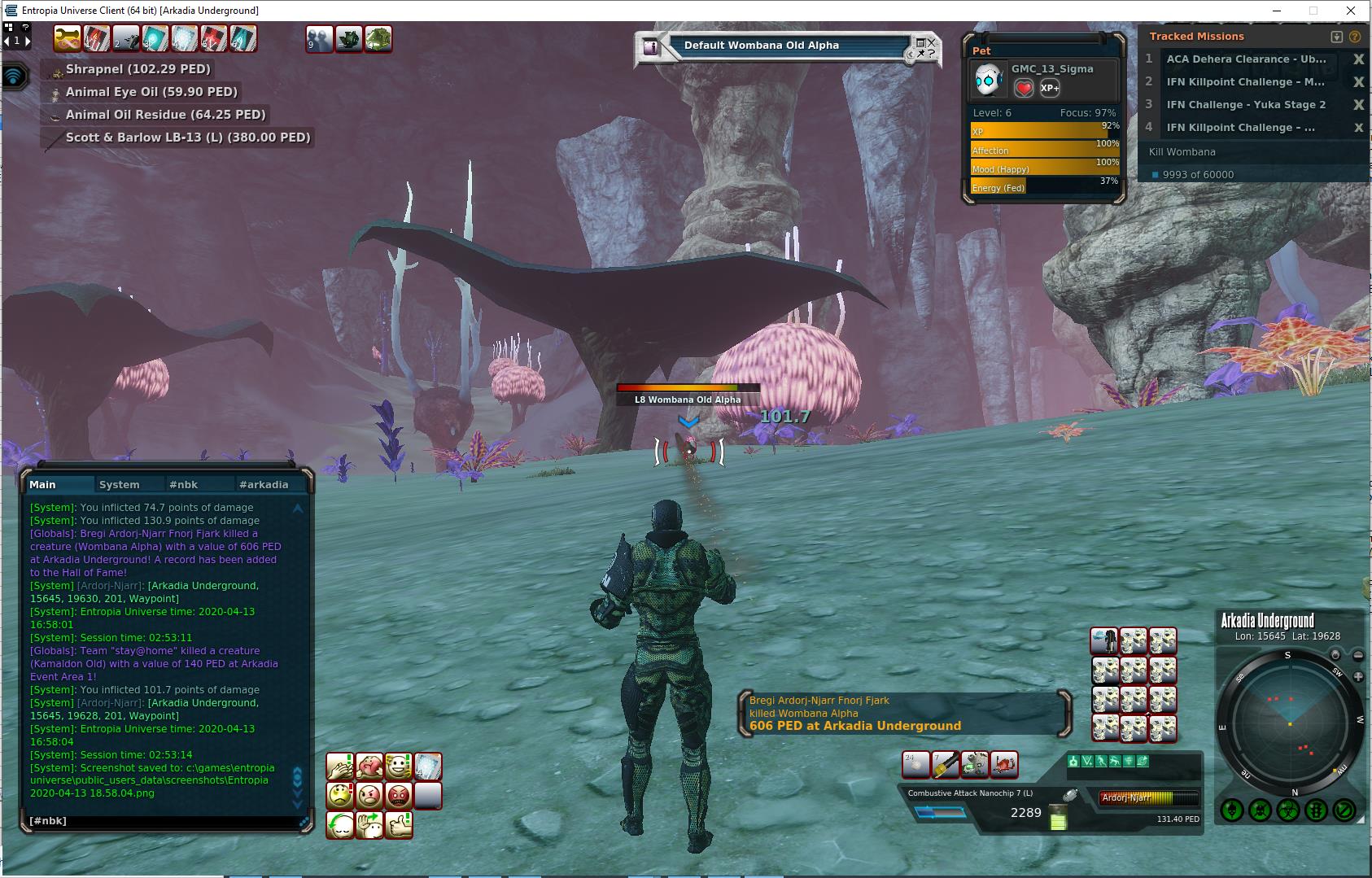
Task: Close the Entropia Universe window
Action: pos(1352,11)
